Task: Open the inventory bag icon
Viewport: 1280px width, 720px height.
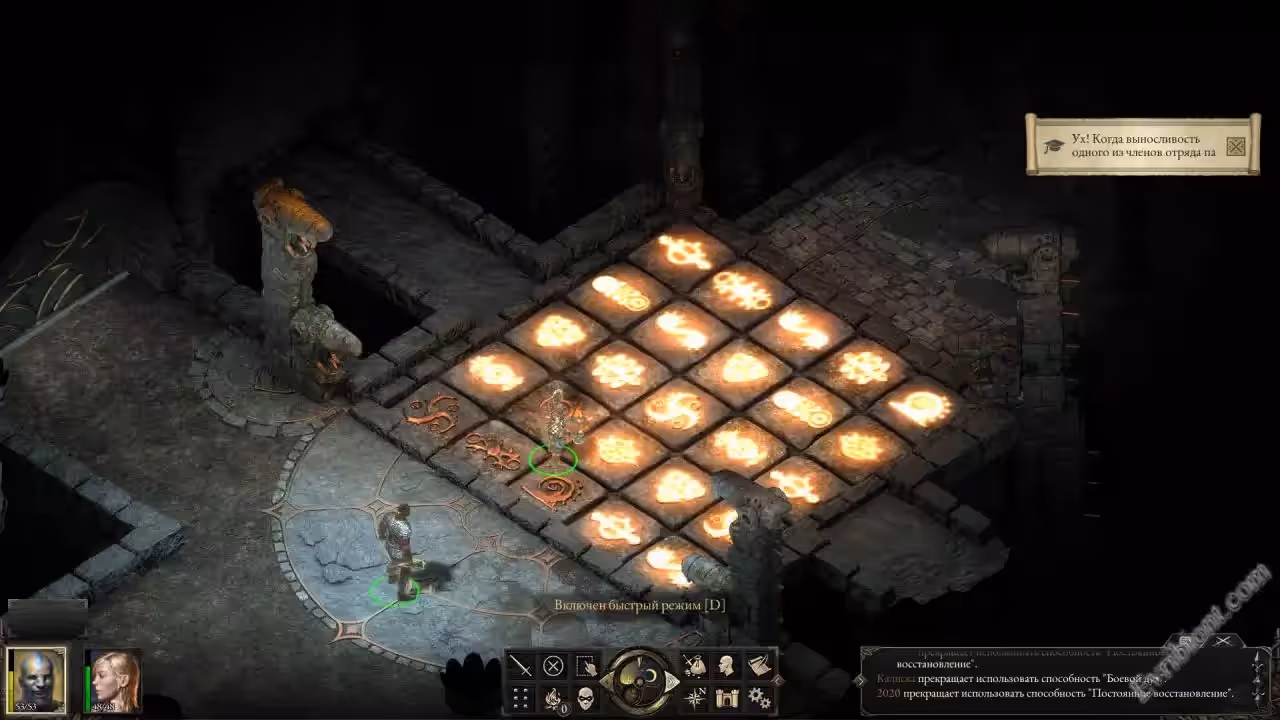Action: [x=694, y=666]
